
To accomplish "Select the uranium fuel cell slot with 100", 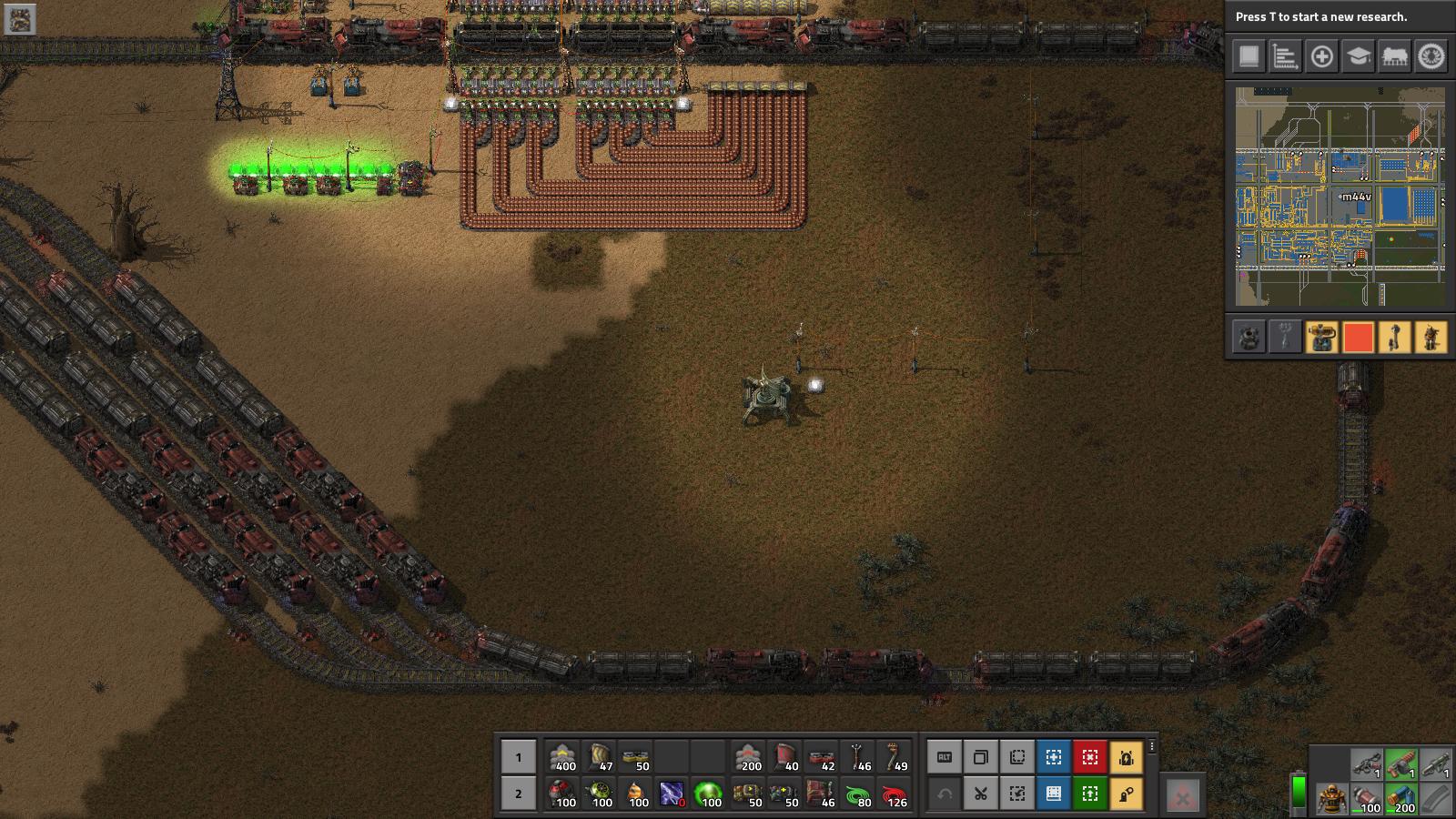I will 709,794.
